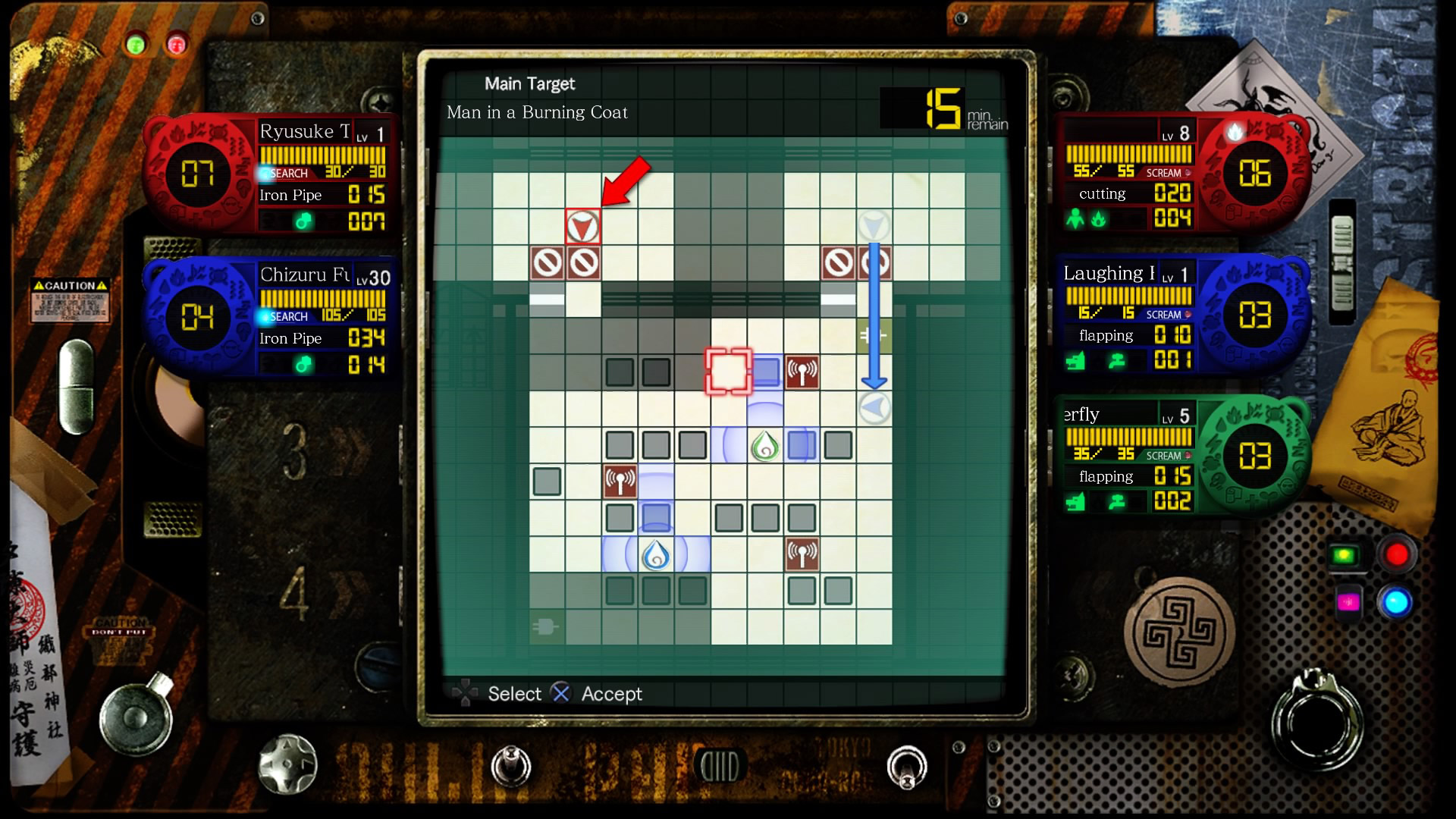Click the red bracket cursor tile
This screenshot has height=819, width=1456.
click(x=729, y=372)
